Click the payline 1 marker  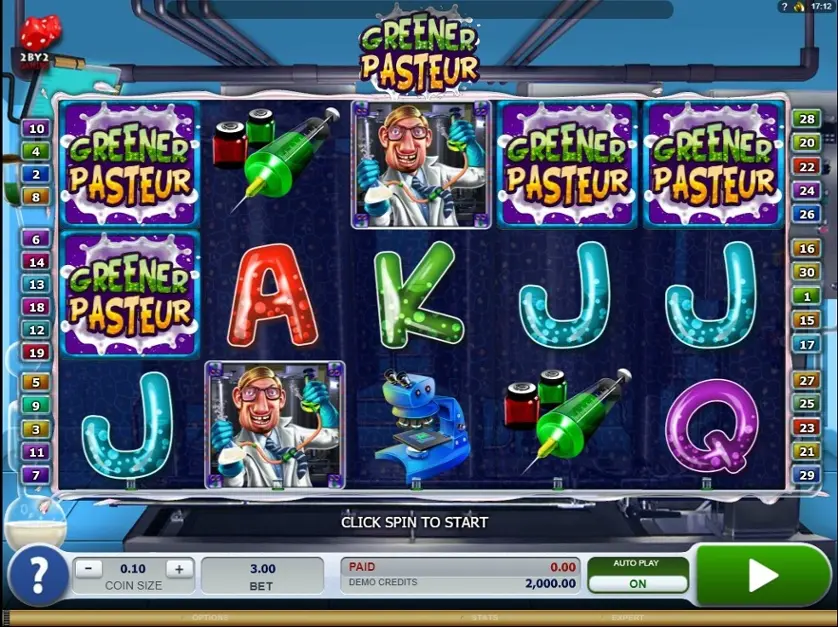pyautogui.click(x=806, y=296)
